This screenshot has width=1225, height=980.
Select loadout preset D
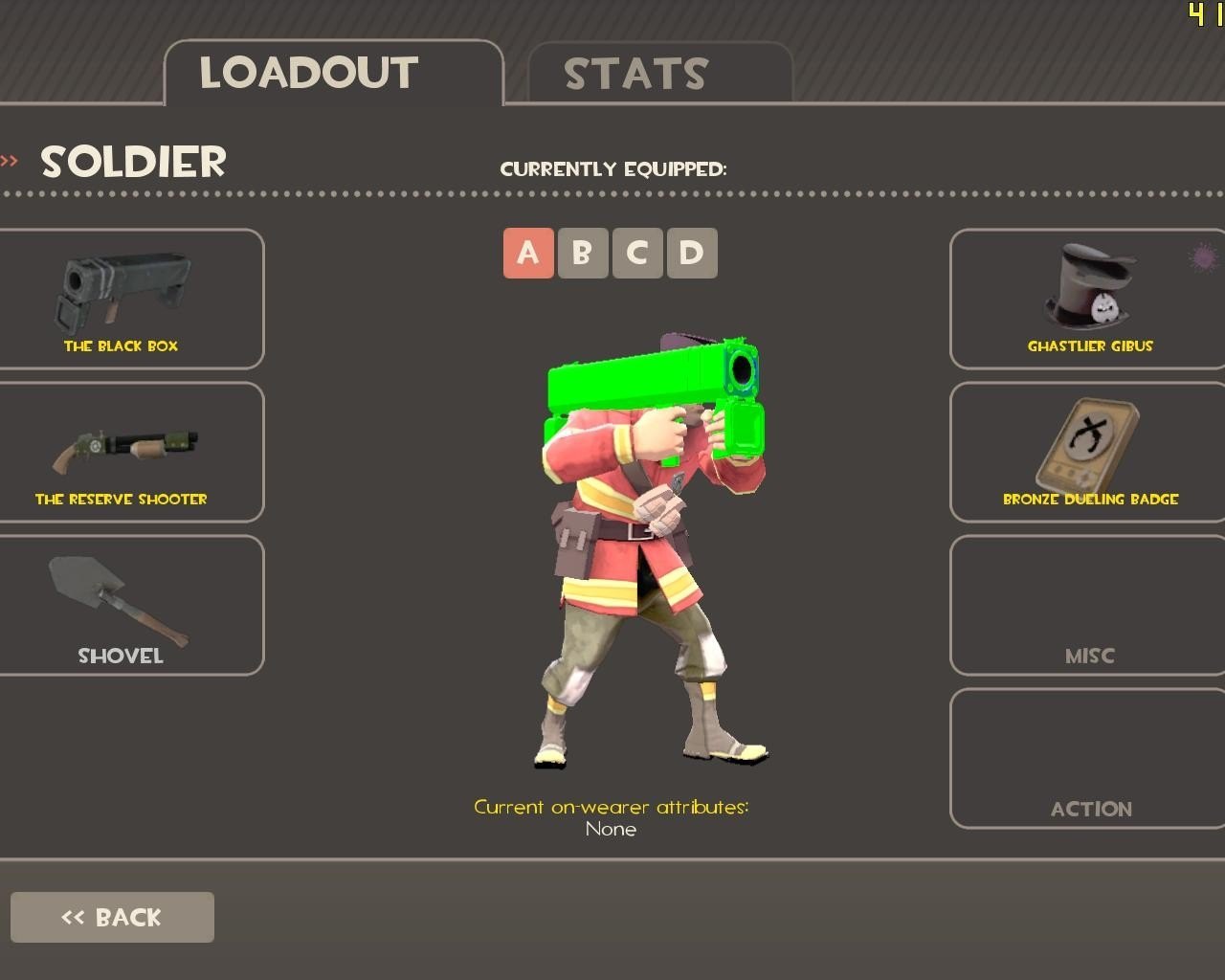click(692, 254)
